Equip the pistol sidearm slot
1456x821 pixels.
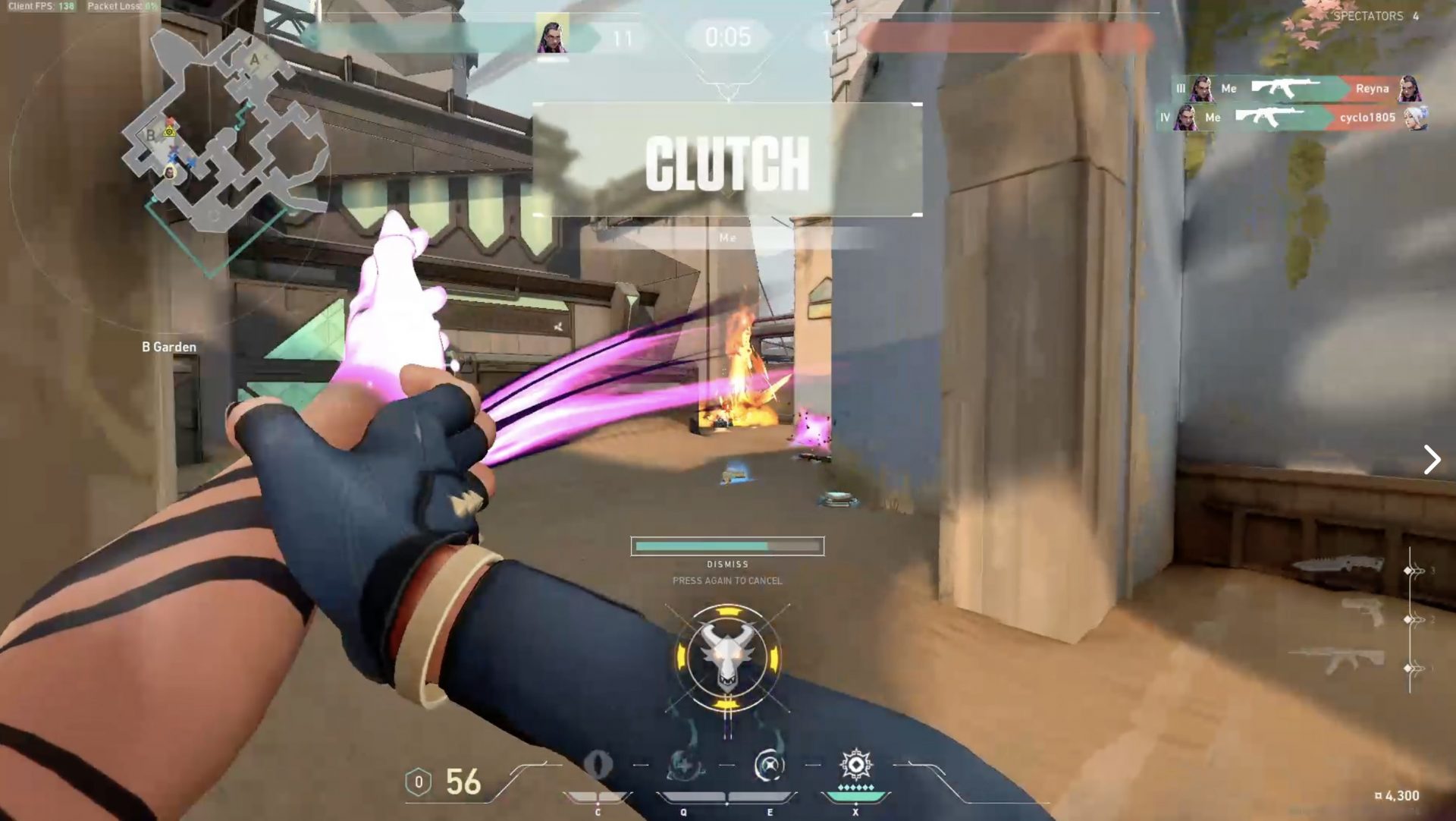click(1363, 612)
